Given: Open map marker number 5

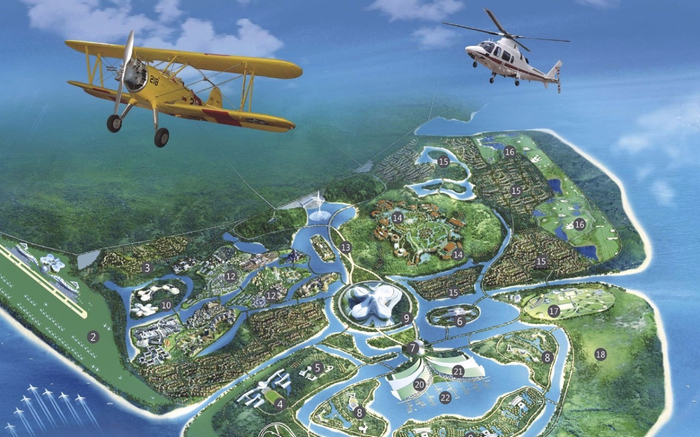Looking at the screenshot, I should click(x=318, y=368).
